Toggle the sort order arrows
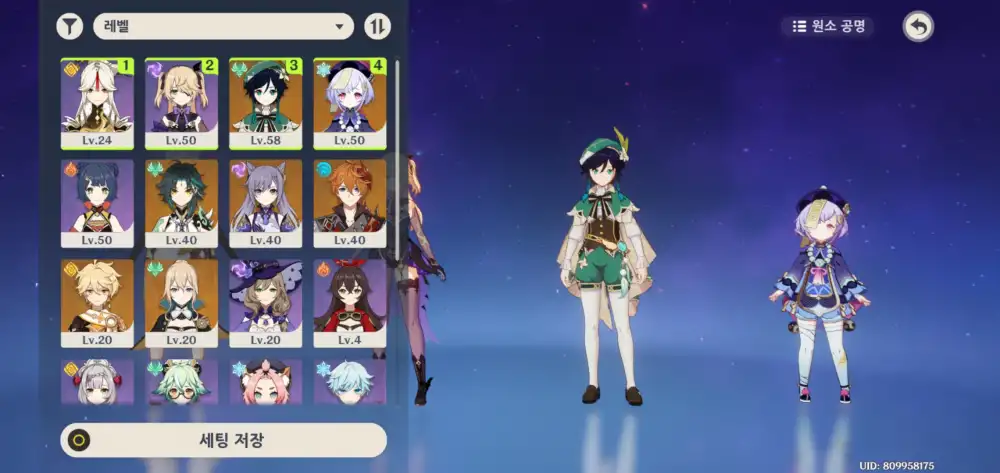The image size is (1000, 473). pyautogui.click(x=378, y=26)
